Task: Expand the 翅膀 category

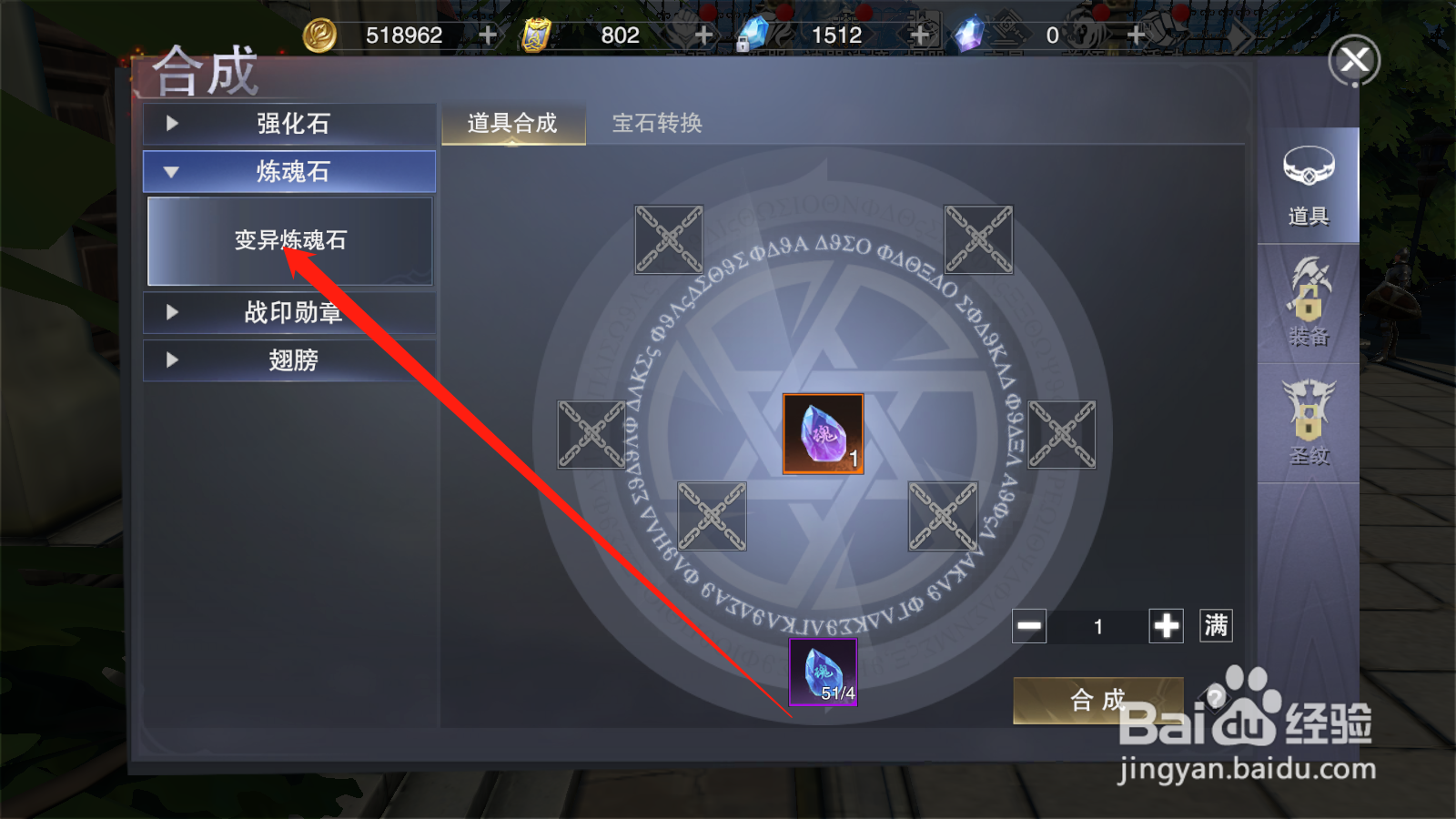Action: (x=288, y=360)
